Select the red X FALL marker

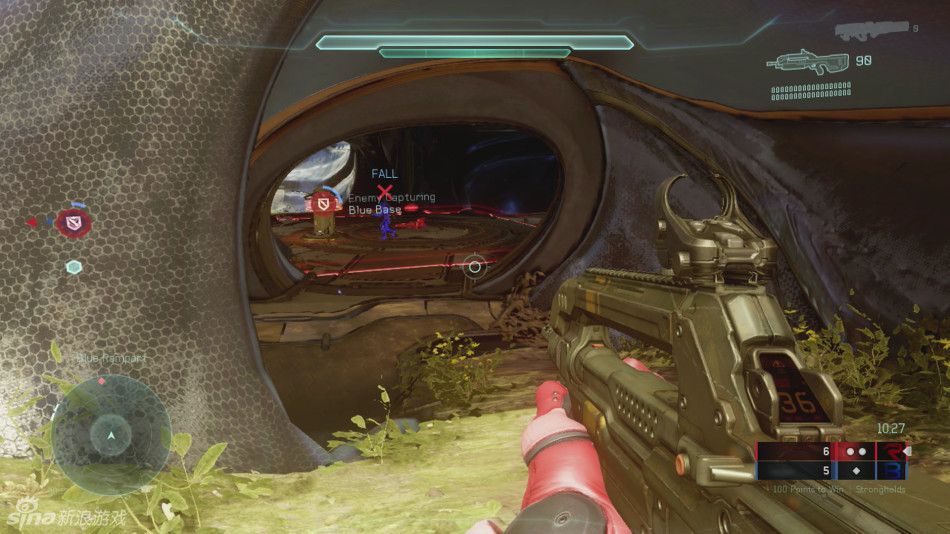pos(384,190)
